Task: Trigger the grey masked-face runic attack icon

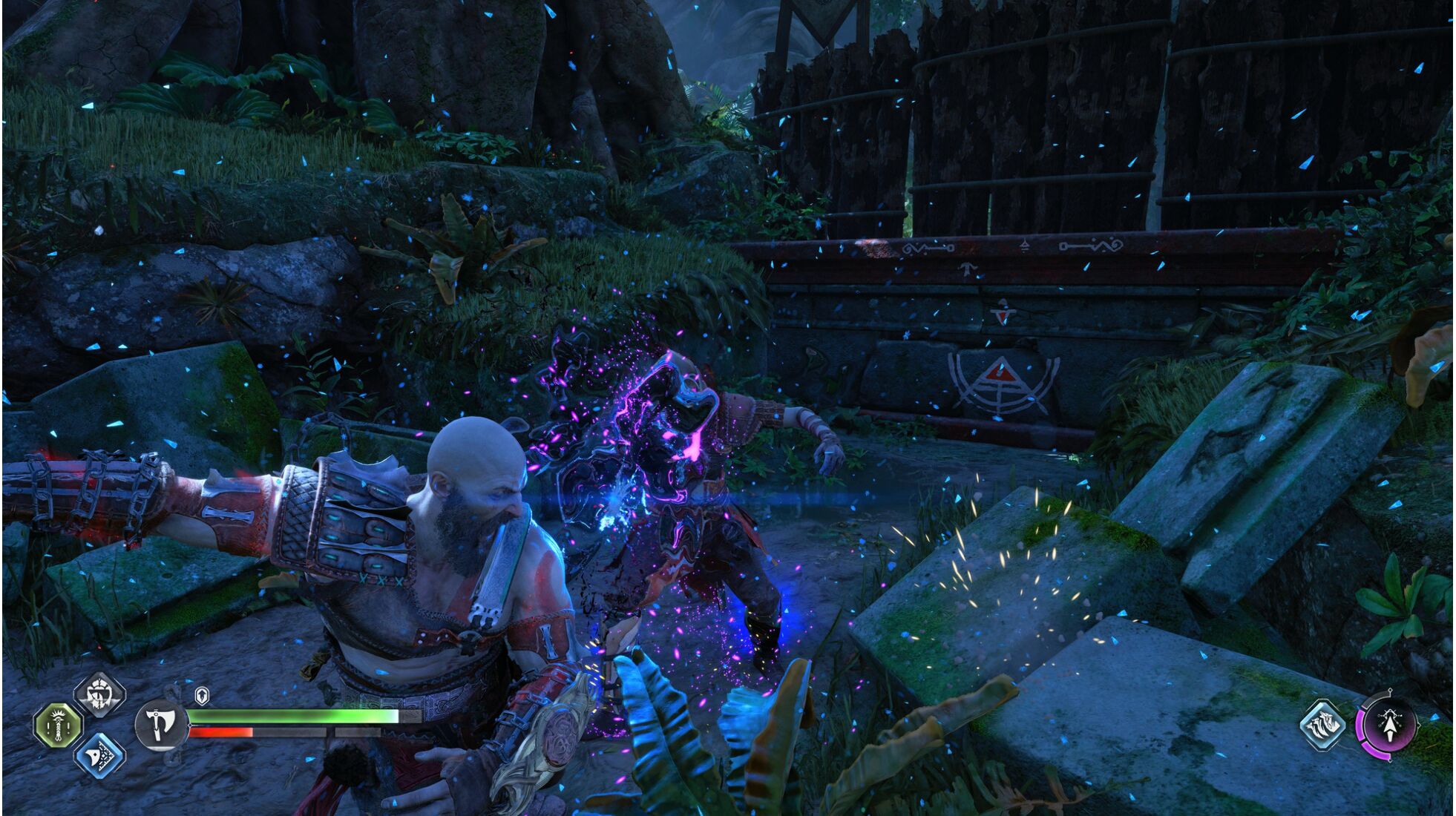Action: click(99, 694)
